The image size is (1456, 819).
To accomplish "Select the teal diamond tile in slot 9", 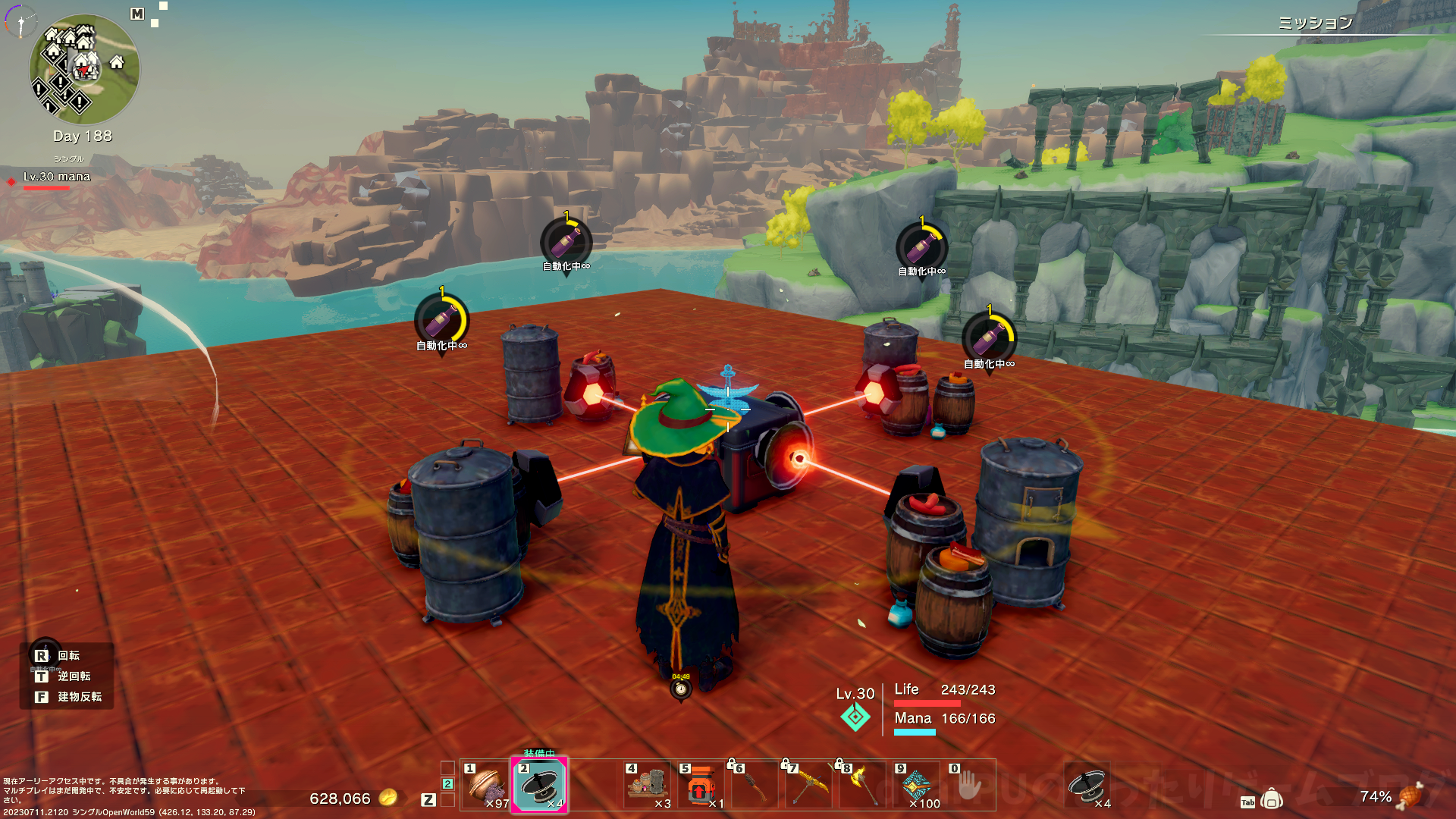I will click(915, 786).
